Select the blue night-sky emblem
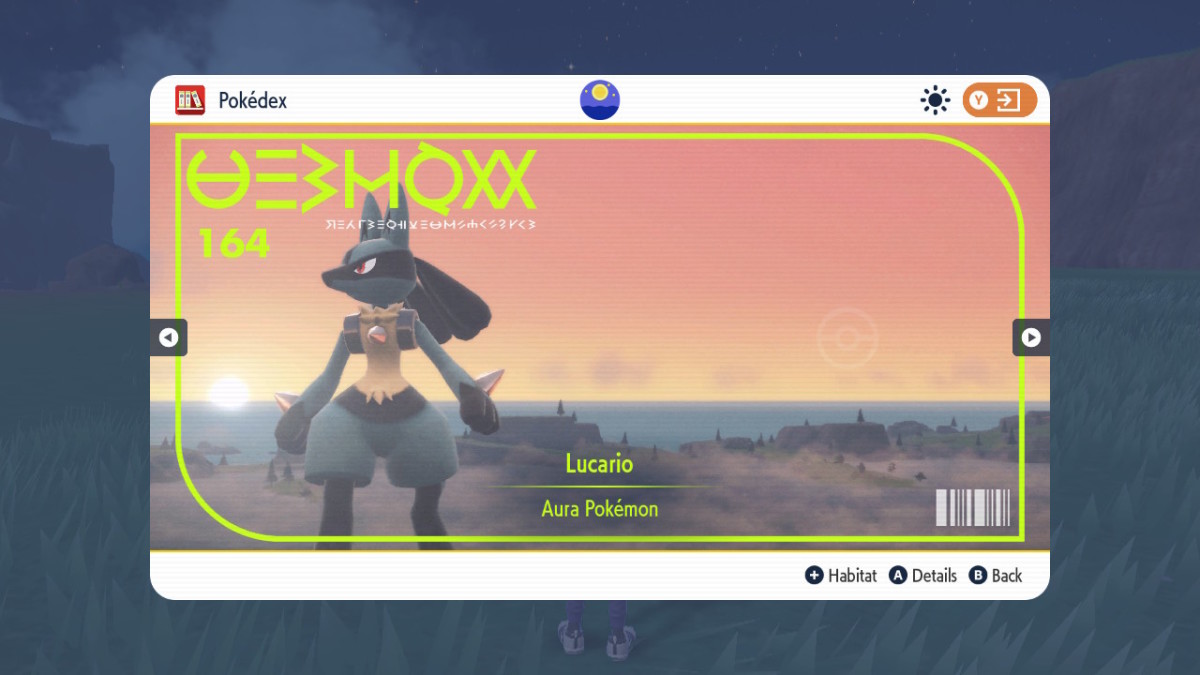 (600, 100)
